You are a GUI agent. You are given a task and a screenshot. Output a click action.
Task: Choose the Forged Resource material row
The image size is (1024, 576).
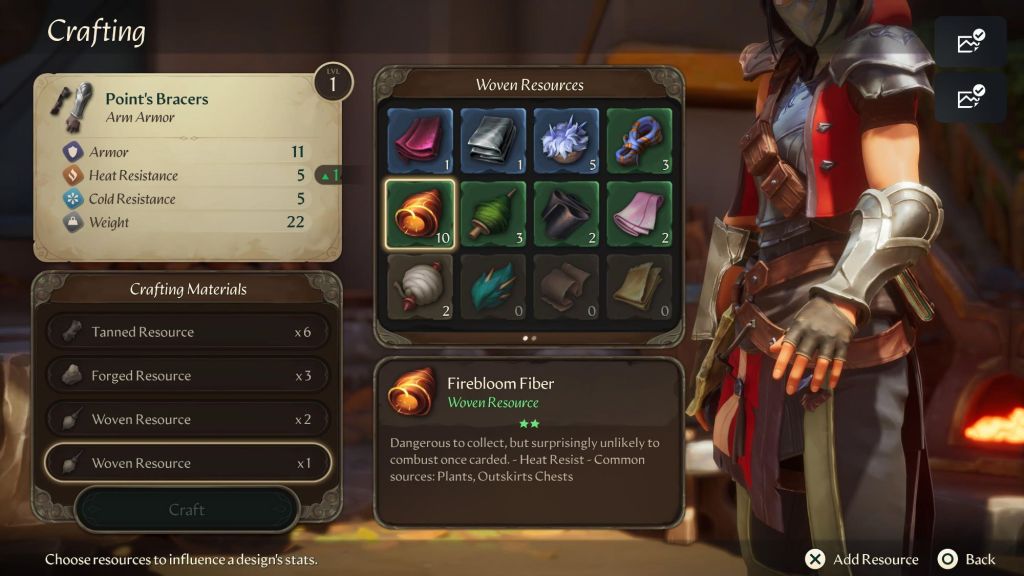pos(187,376)
